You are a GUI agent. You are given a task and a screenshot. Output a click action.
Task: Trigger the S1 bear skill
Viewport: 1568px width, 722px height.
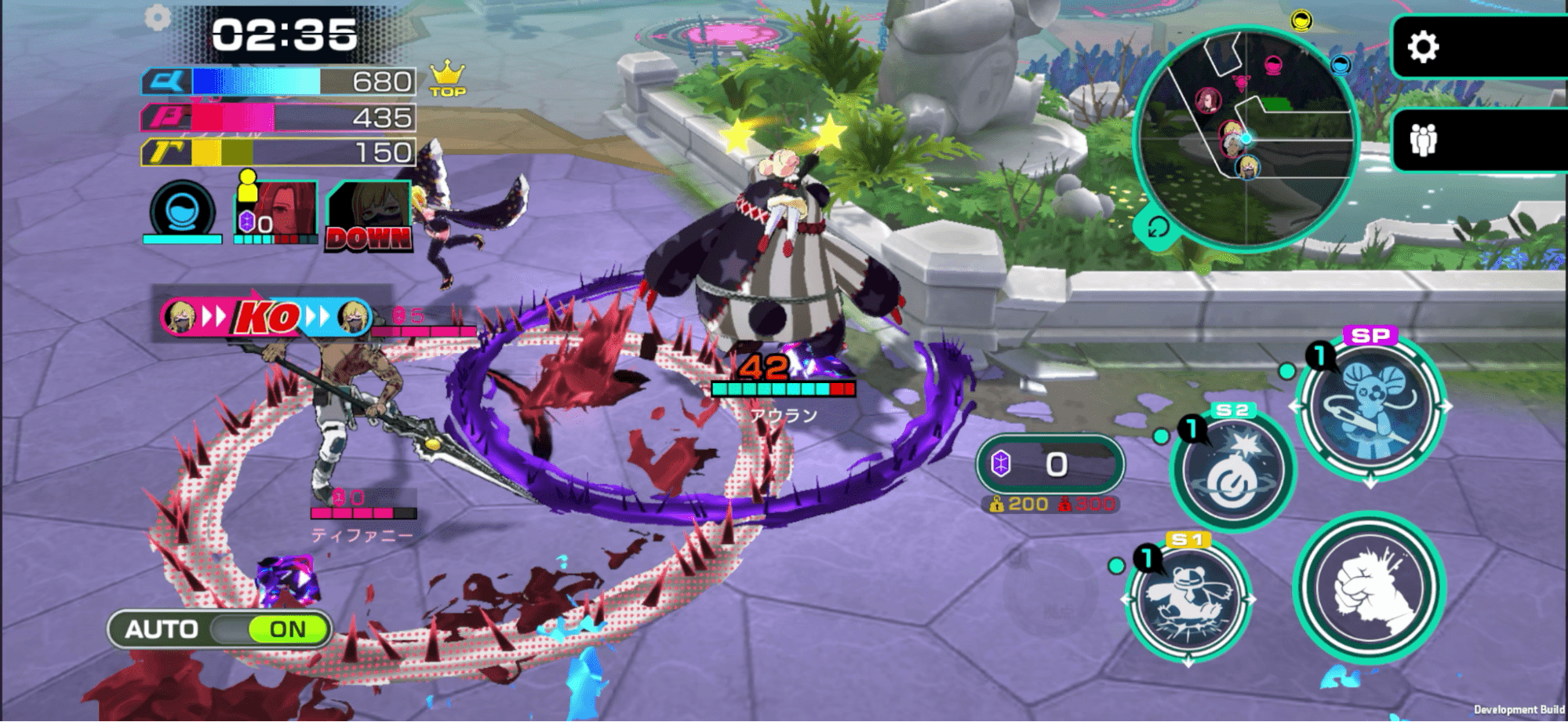click(1188, 600)
